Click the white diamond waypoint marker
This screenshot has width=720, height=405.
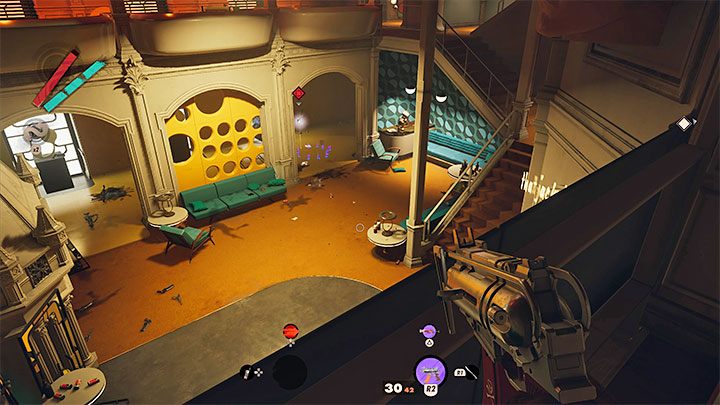pos(684,123)
